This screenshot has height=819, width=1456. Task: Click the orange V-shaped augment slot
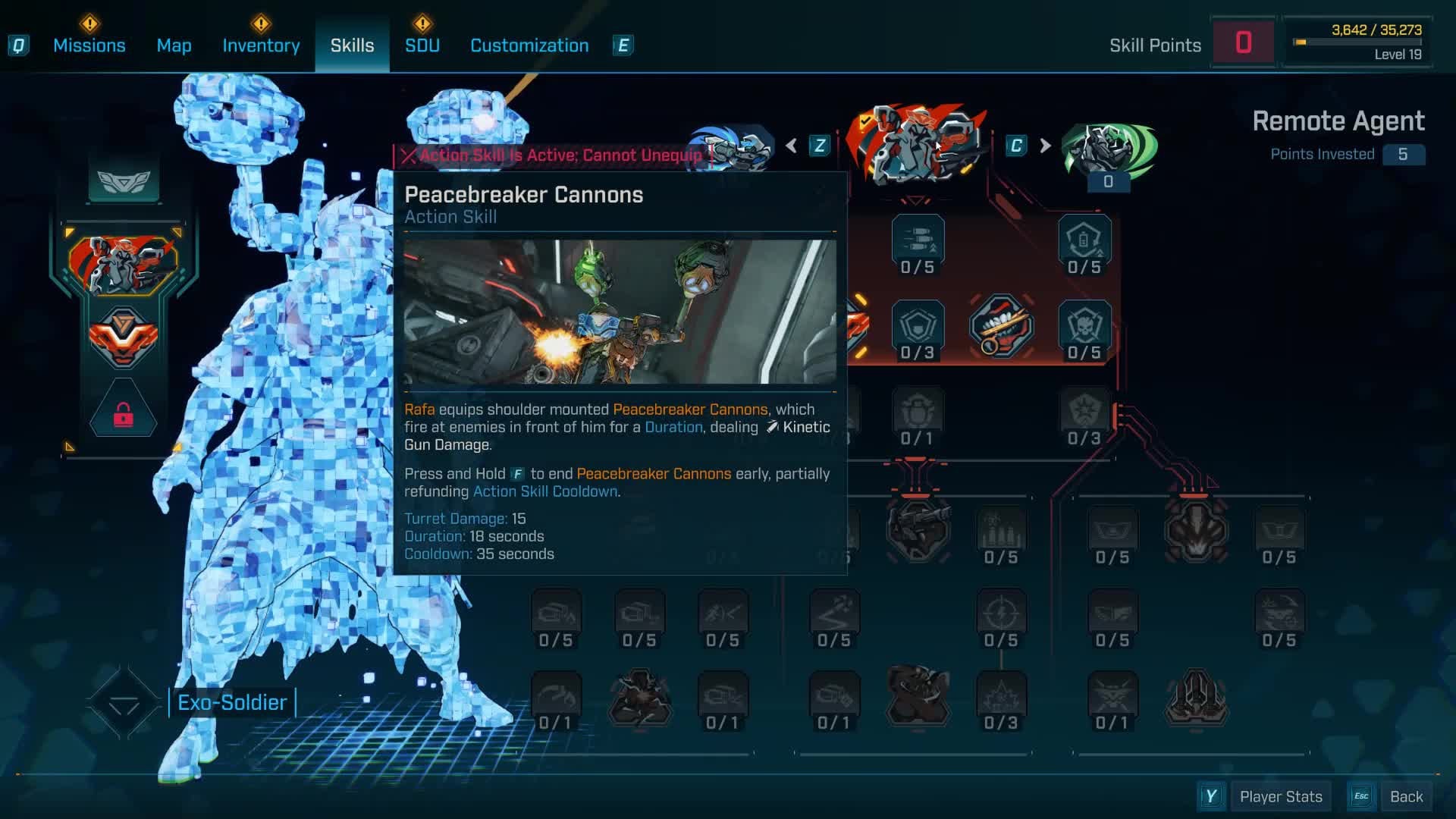(124, 336)
